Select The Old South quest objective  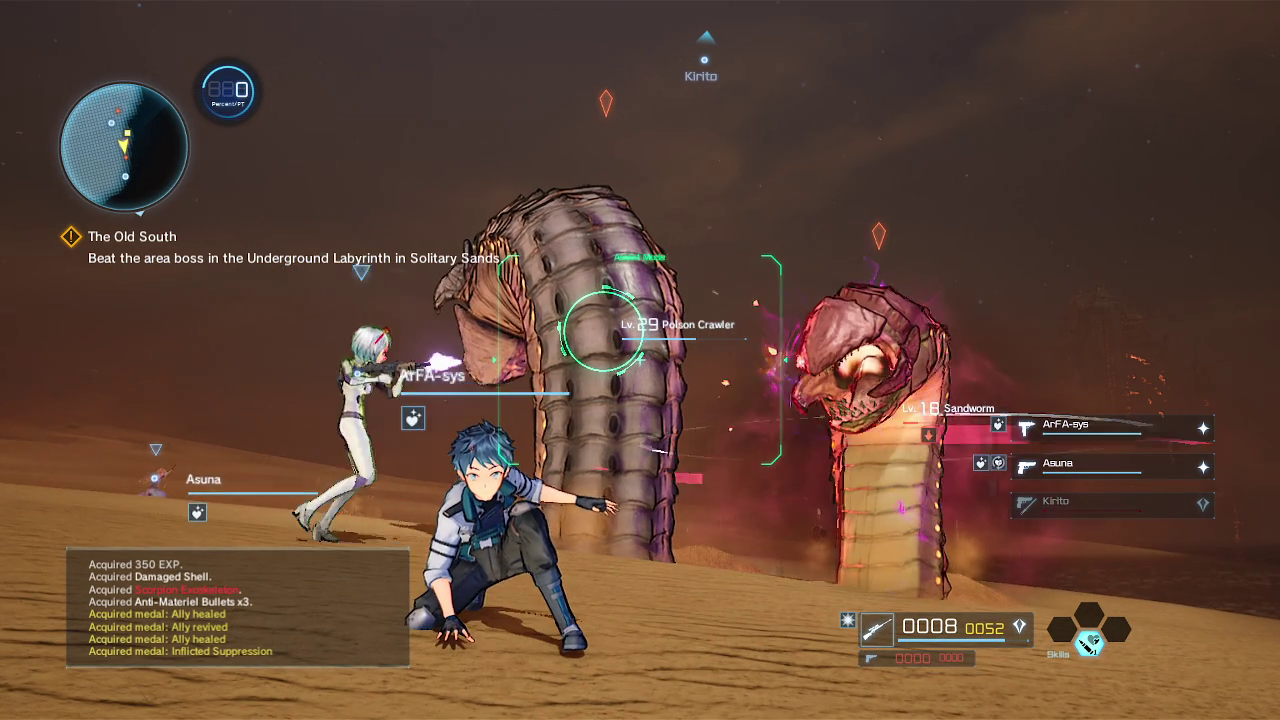(131, 237)
